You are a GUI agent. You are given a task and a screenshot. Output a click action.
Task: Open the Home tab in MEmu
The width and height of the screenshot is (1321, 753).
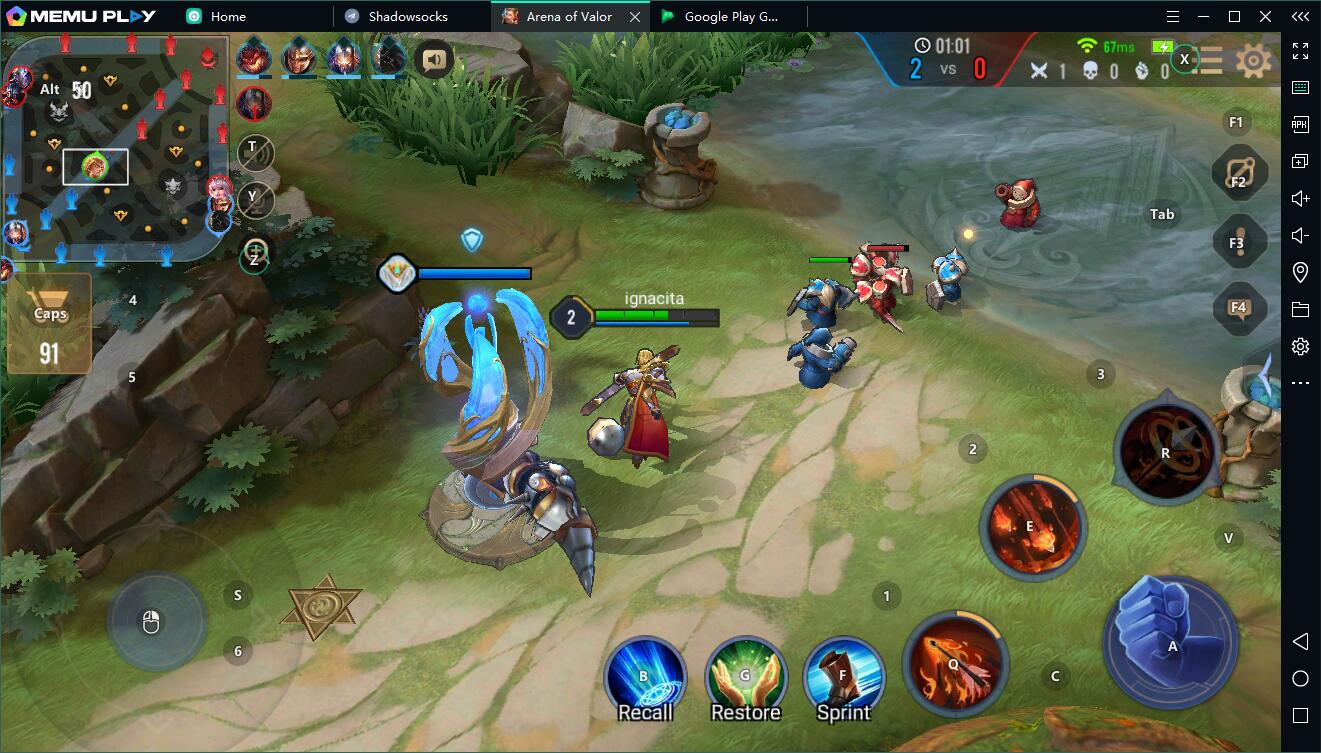coord(228,16)
